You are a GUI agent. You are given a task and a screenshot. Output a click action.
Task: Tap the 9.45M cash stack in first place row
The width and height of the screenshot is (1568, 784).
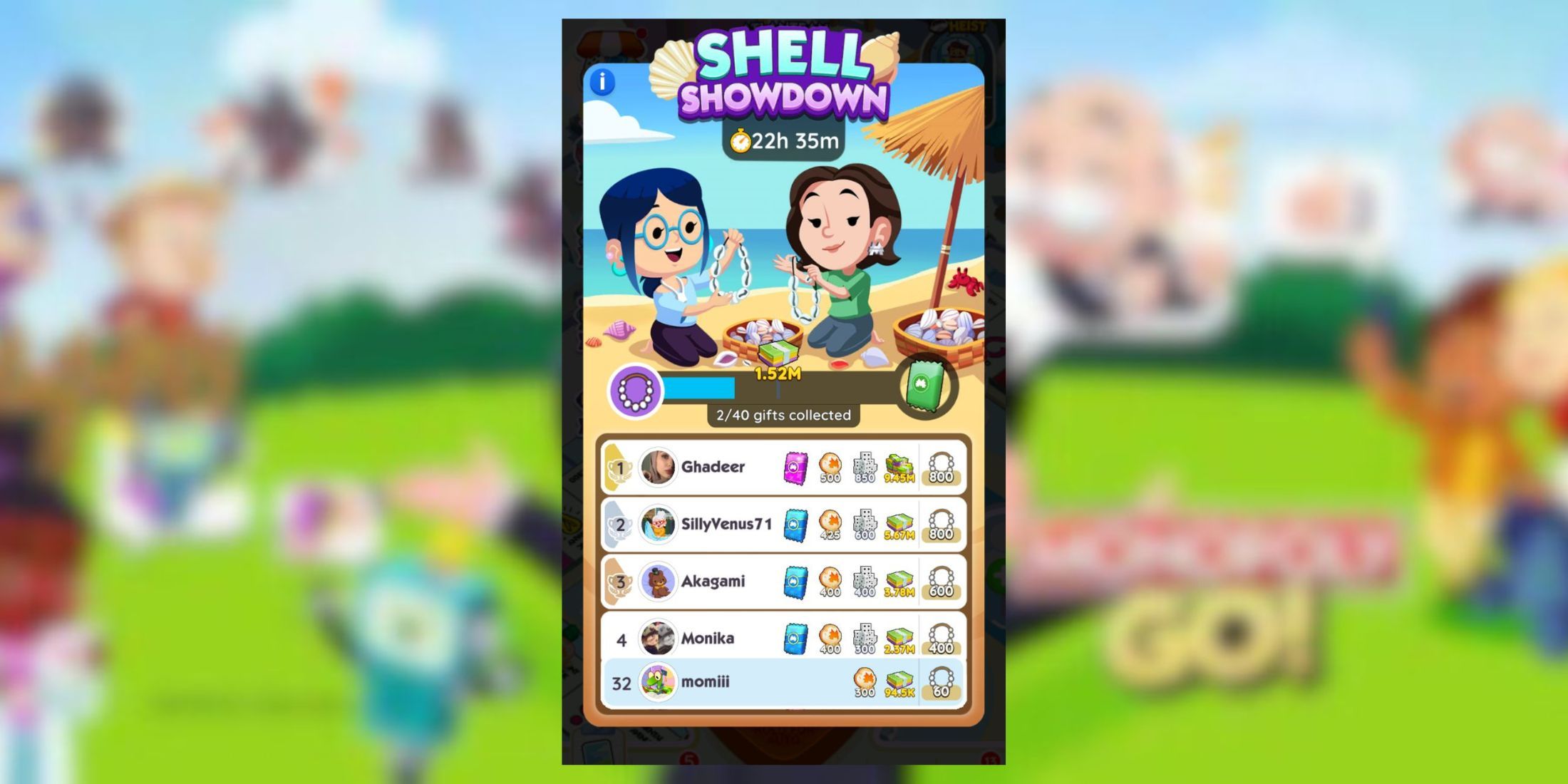[899, 467]
